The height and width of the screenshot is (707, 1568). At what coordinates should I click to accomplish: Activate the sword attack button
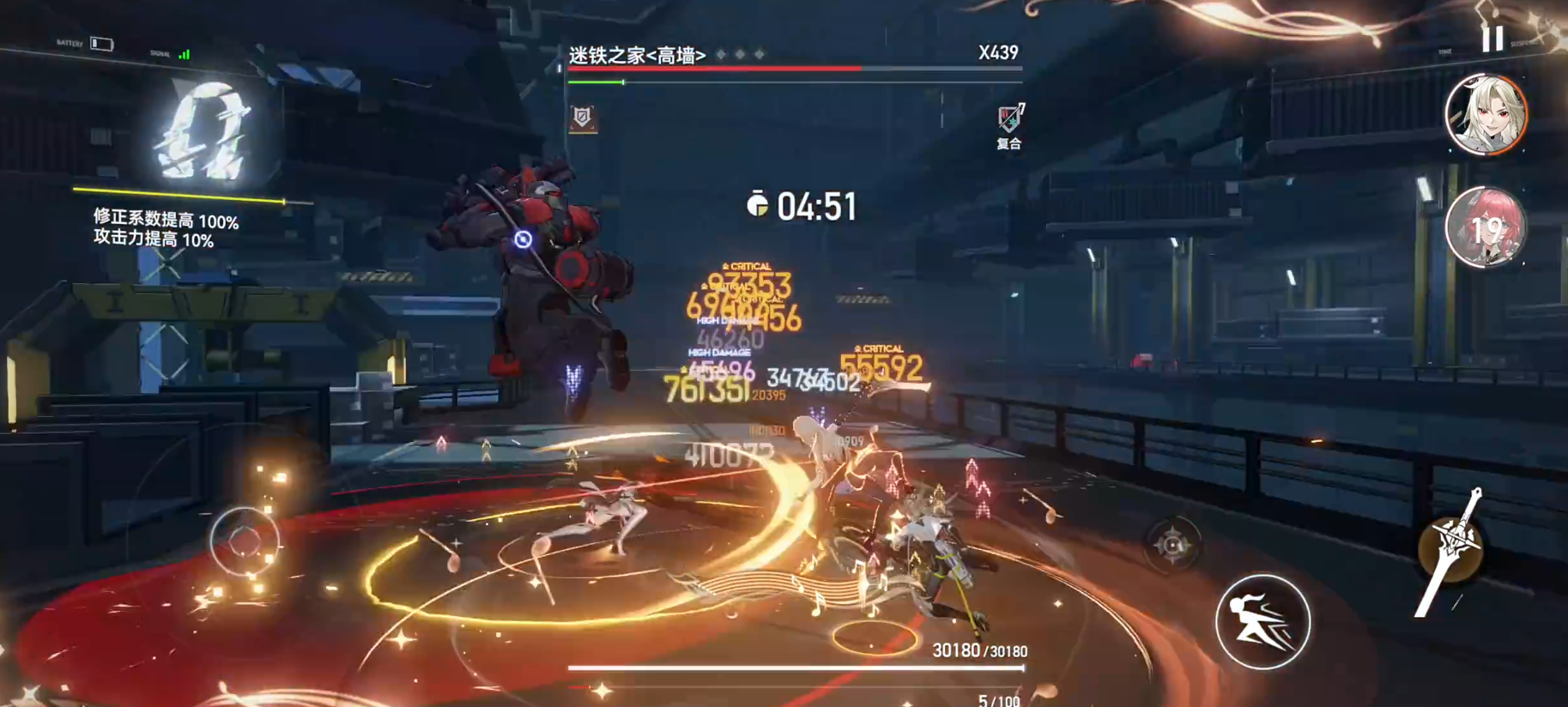[x=1450, y=550]
